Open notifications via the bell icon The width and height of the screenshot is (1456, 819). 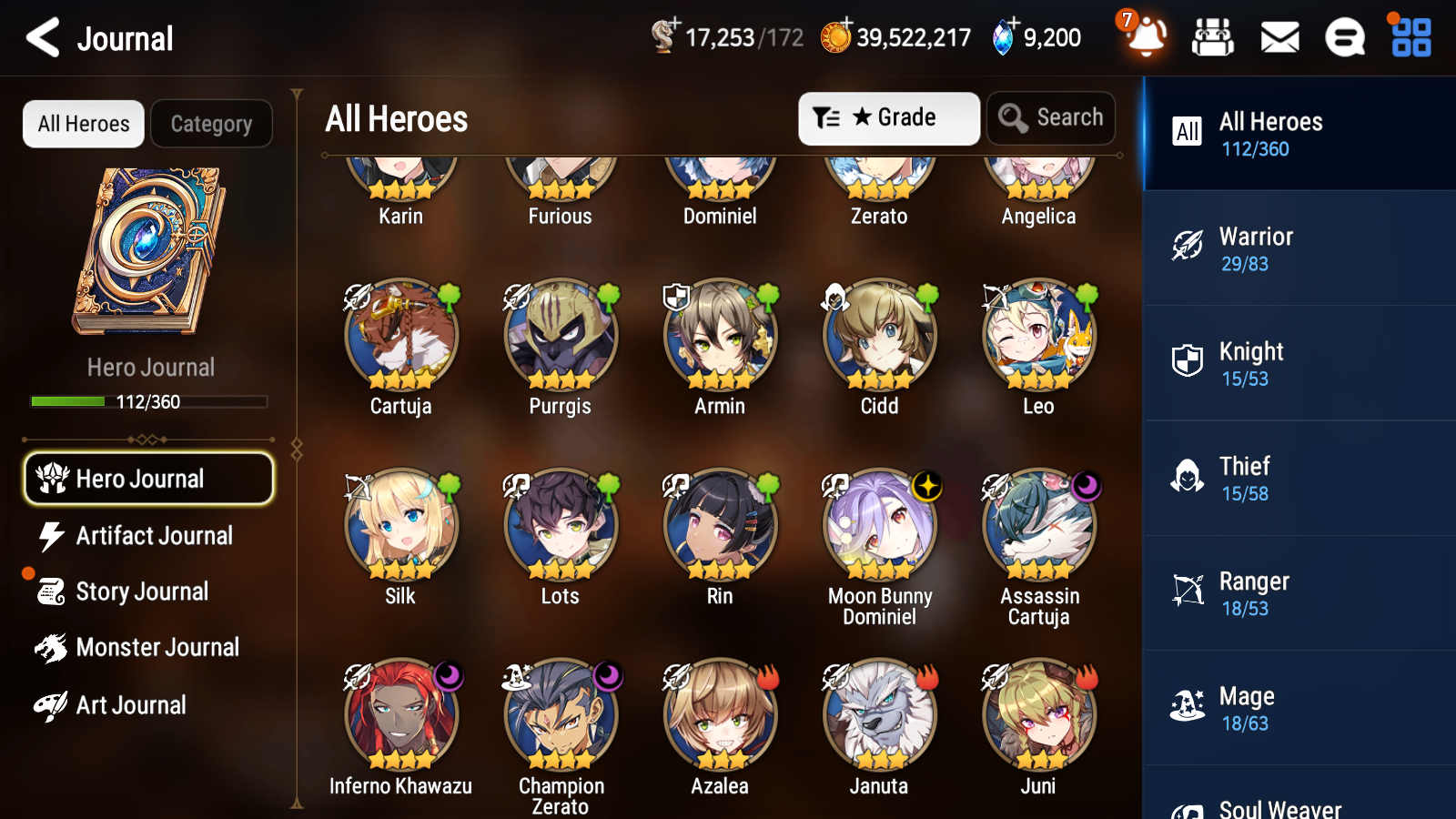coord(1146,38)
